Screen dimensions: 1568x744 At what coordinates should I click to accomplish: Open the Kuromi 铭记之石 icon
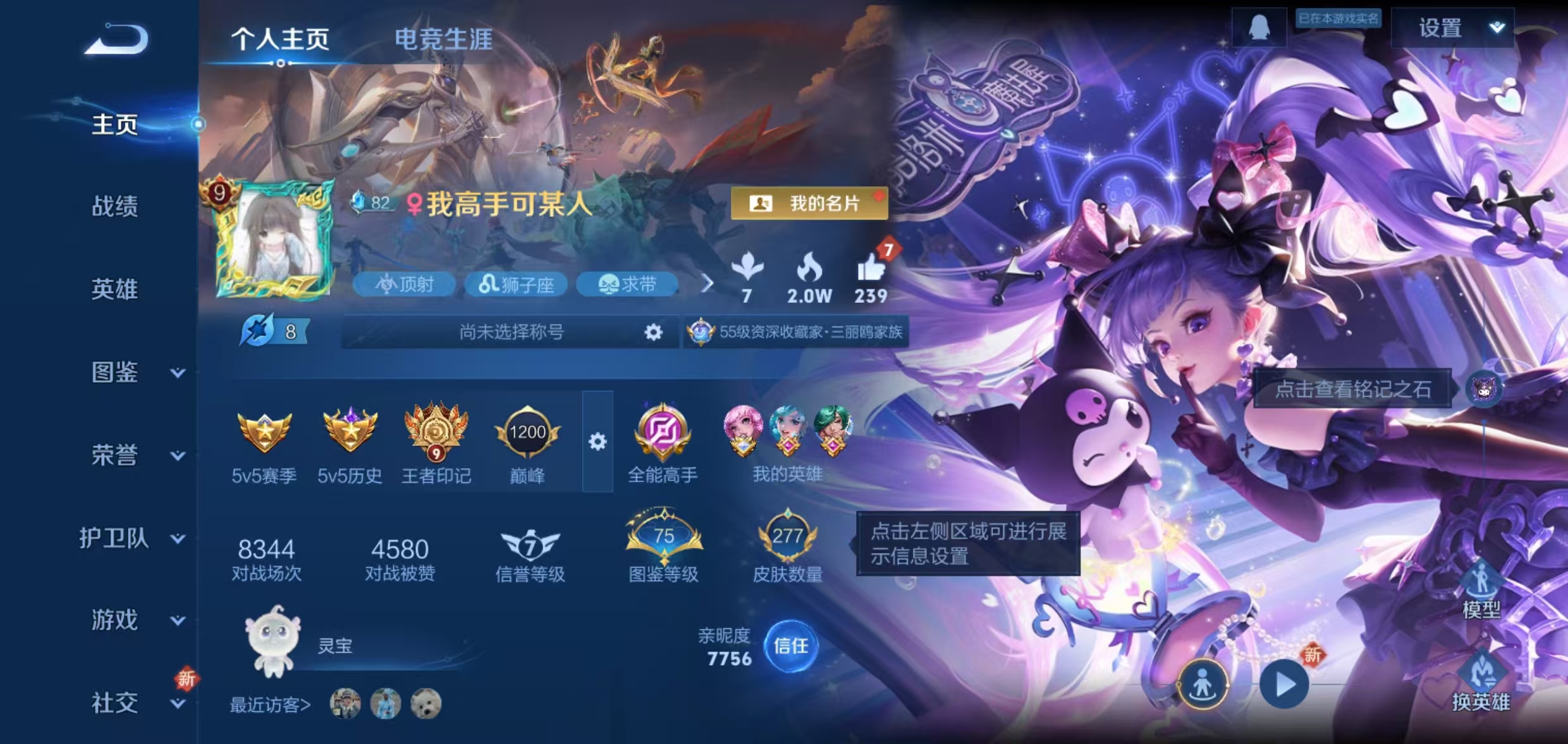pos(1482,390)
